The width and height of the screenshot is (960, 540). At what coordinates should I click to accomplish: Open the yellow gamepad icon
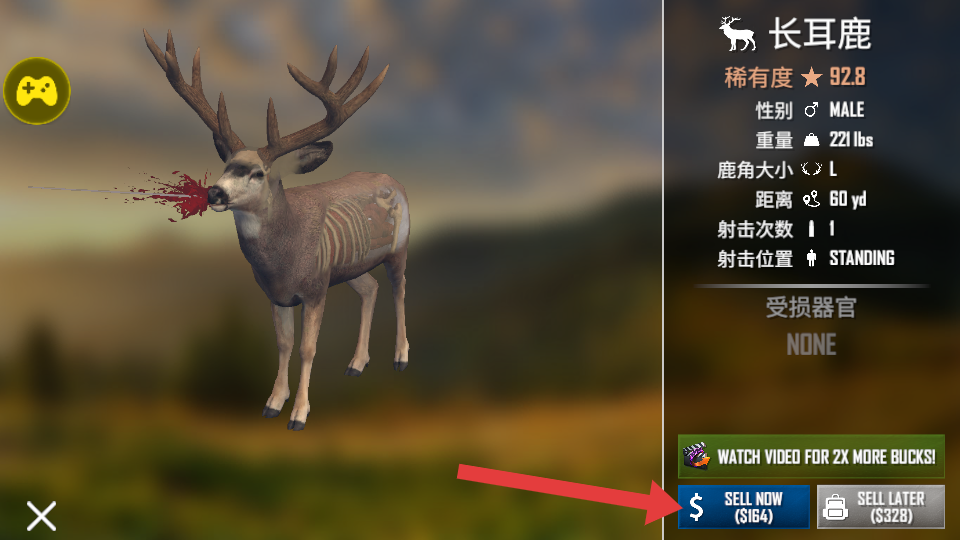tap(37, 91)
